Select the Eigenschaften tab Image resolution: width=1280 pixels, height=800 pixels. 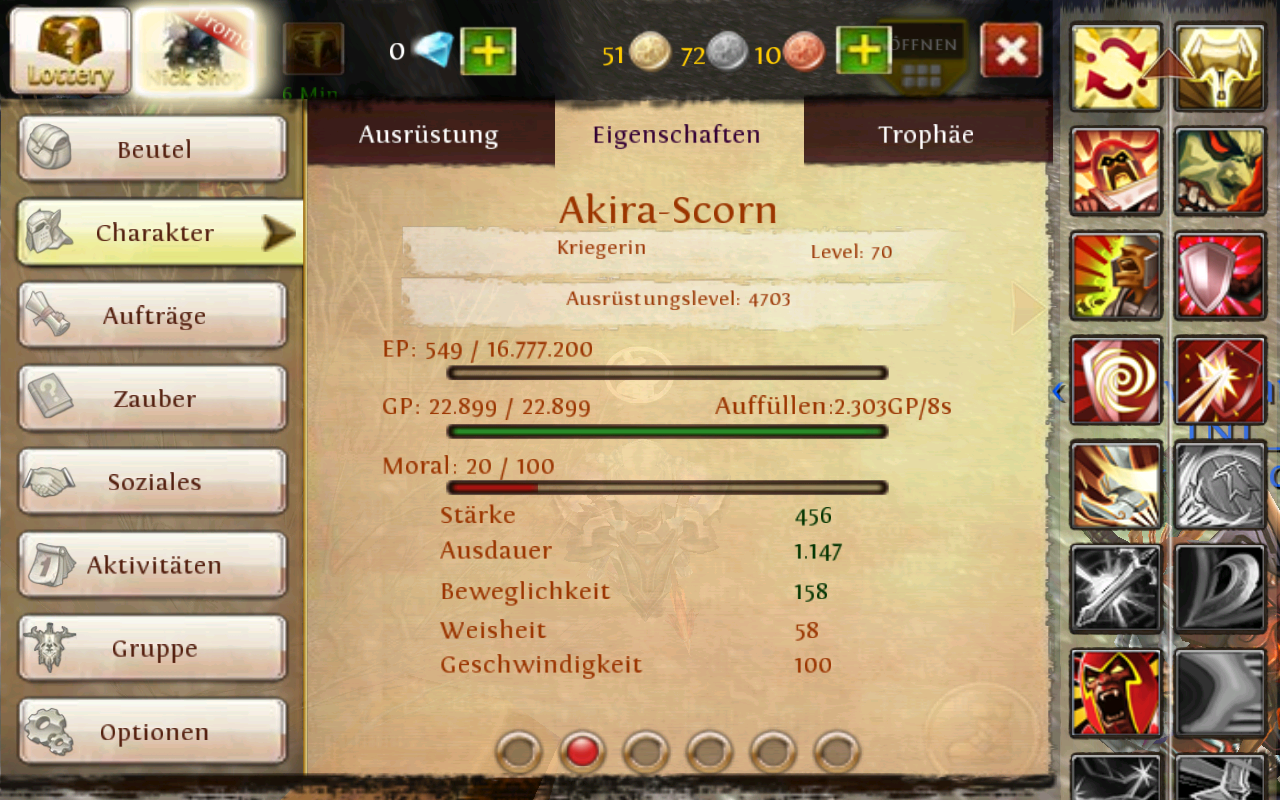point(677,135)
